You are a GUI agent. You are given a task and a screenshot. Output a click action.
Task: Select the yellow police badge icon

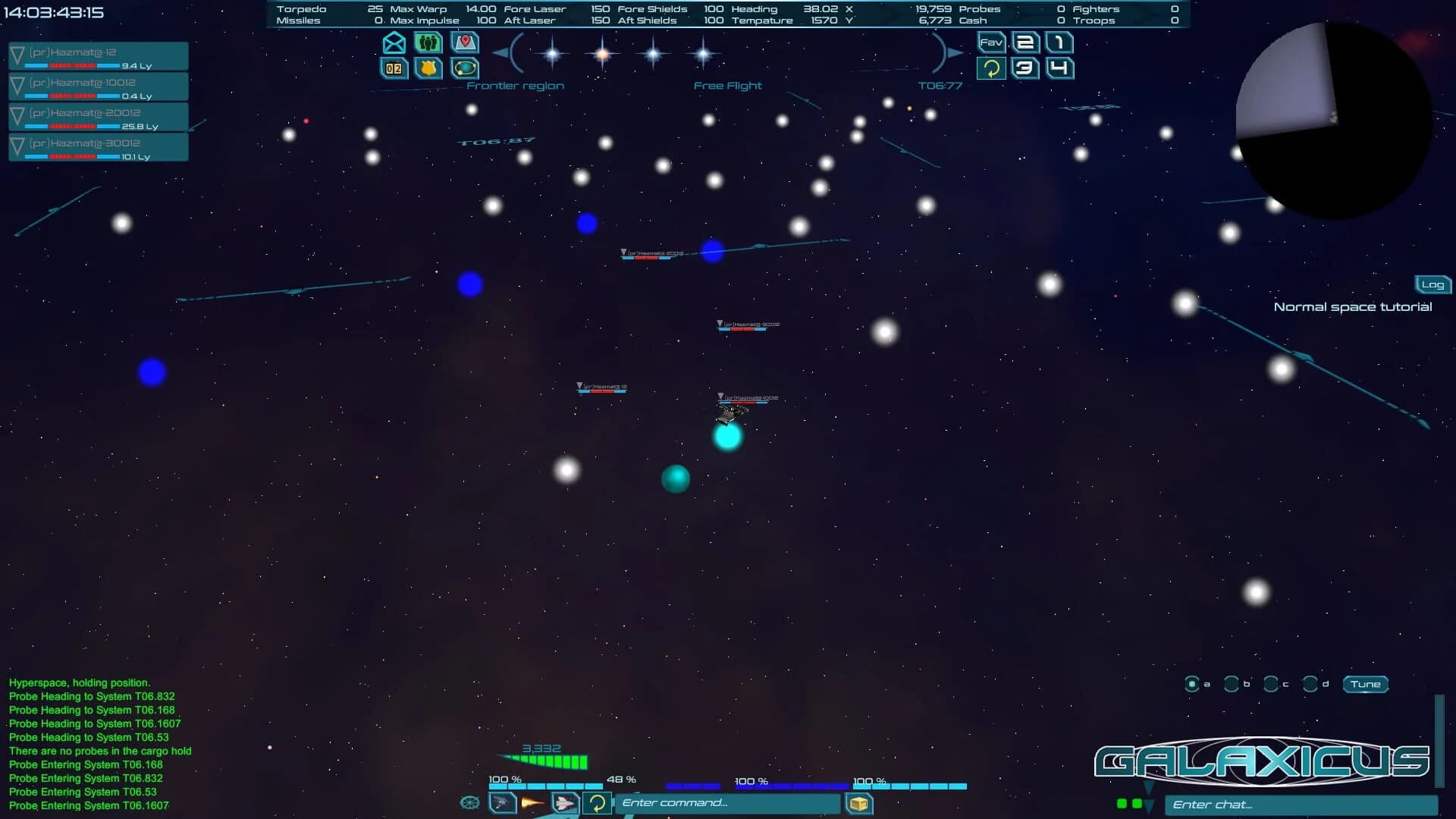click(x=427, y=69)
